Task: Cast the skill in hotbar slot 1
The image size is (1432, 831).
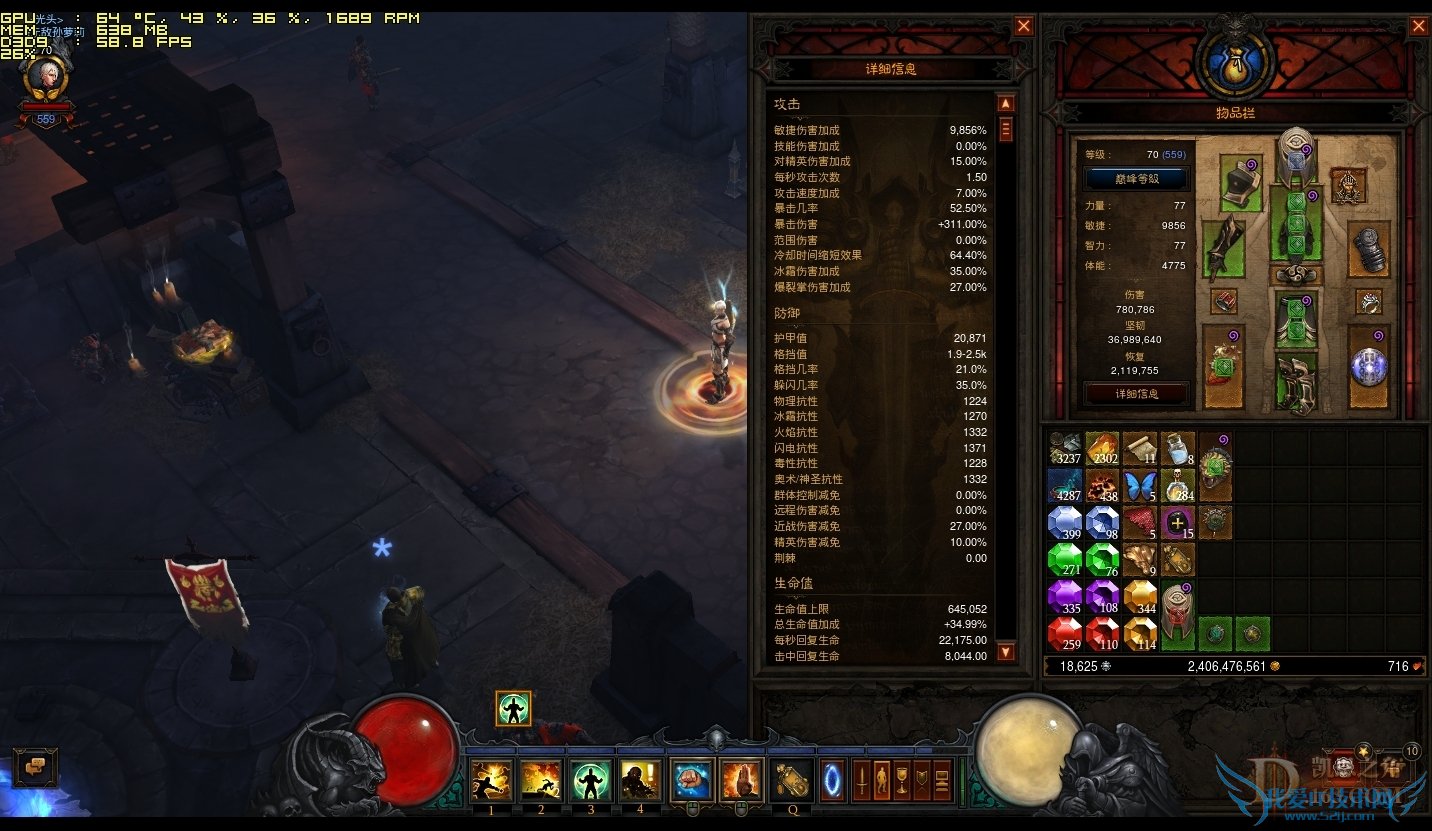Action: coord(491,778)
